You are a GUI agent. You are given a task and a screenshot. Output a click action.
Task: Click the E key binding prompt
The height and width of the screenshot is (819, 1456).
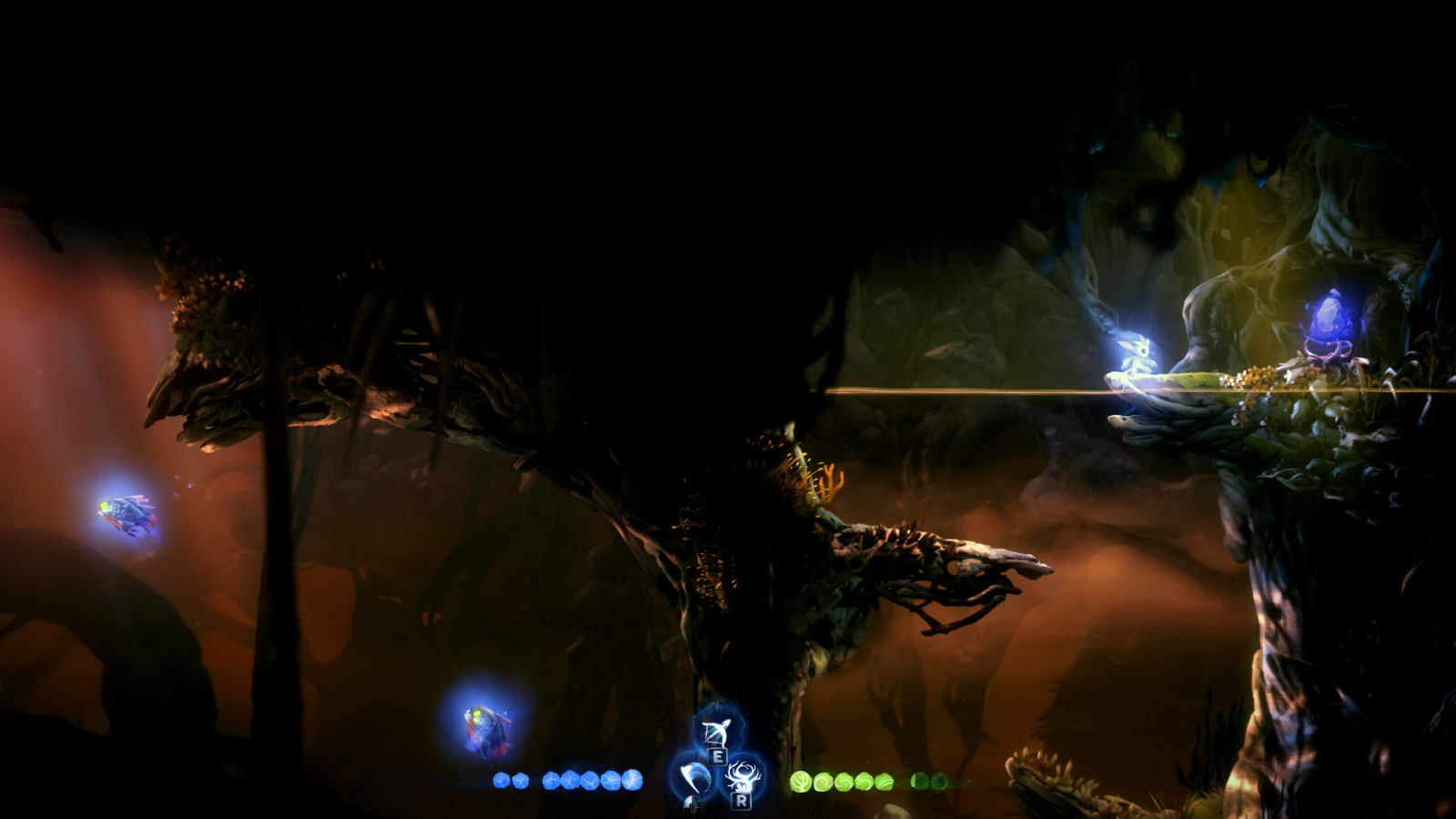tap(717, 756)
